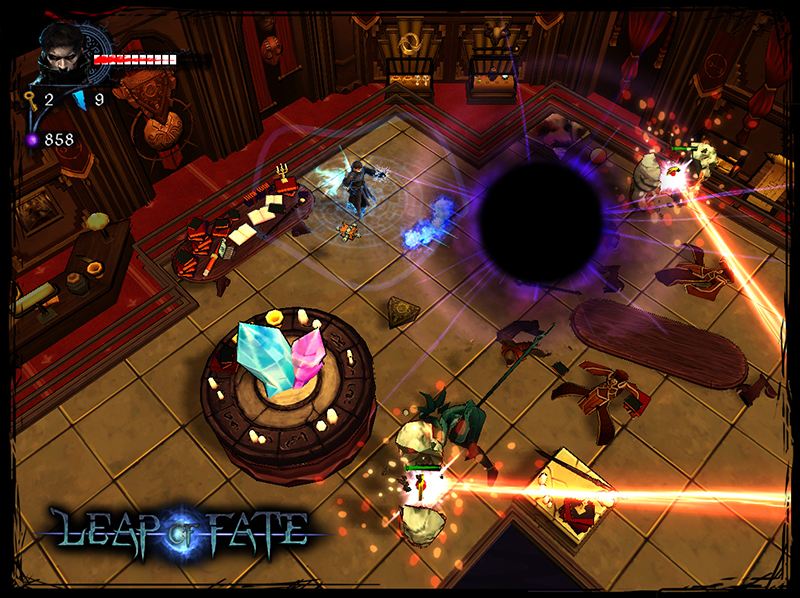The height and width of the screenshot is (598, 800).
Task: Click the mage character portrait
Action: point(63,56)
